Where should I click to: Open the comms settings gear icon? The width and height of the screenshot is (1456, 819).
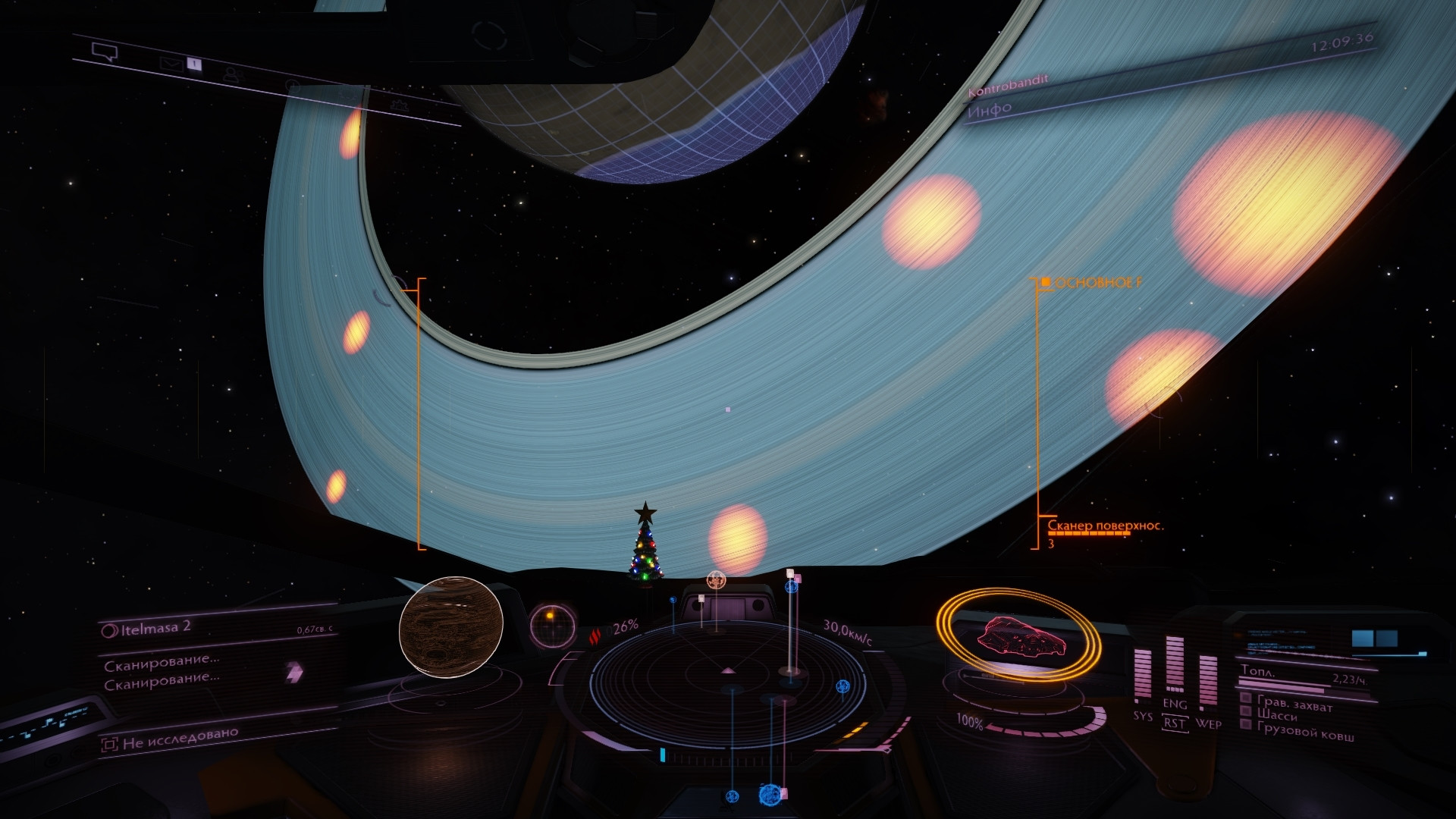(399, 105)
